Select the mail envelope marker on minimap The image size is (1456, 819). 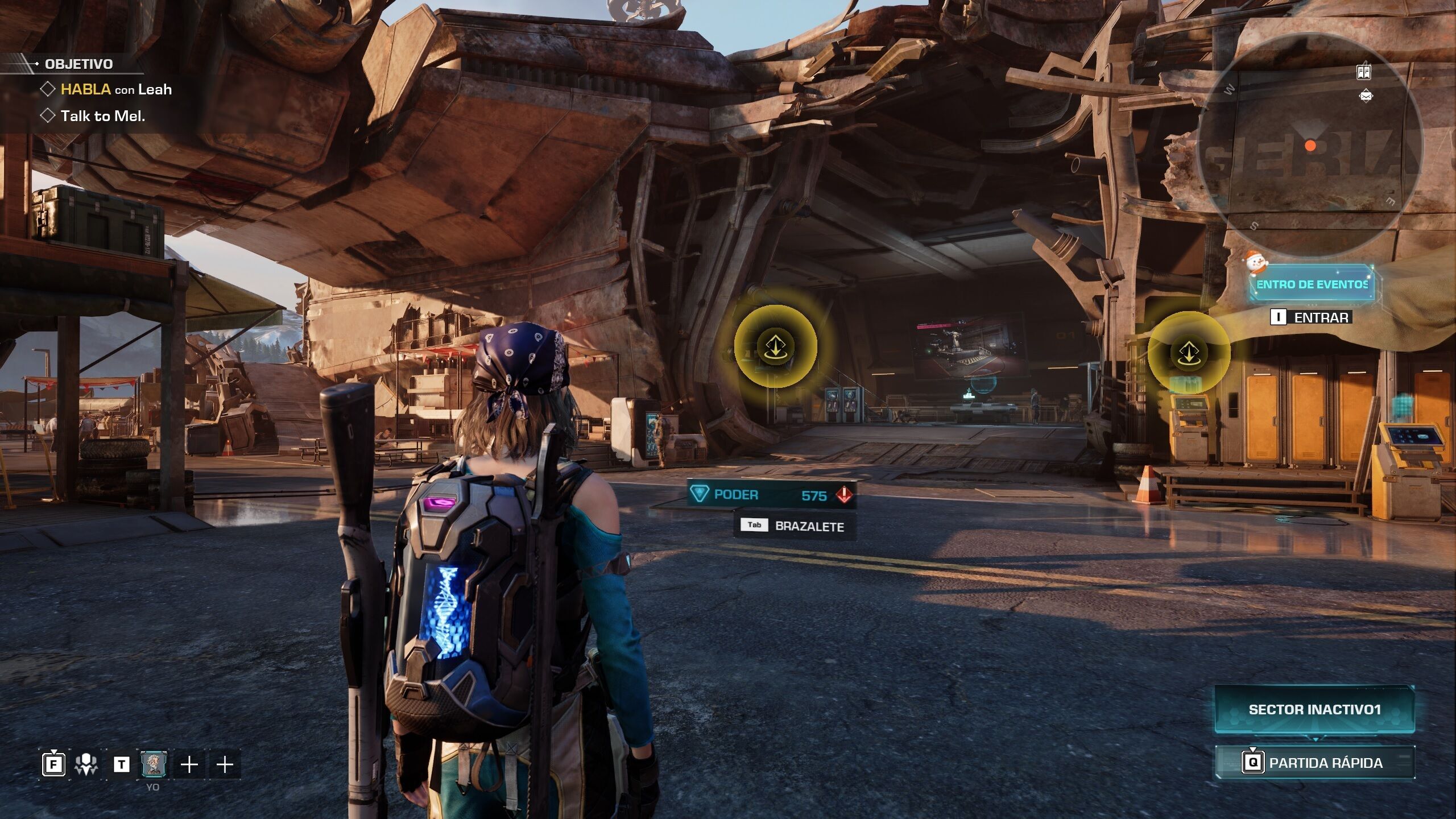tap(1366, 96)
